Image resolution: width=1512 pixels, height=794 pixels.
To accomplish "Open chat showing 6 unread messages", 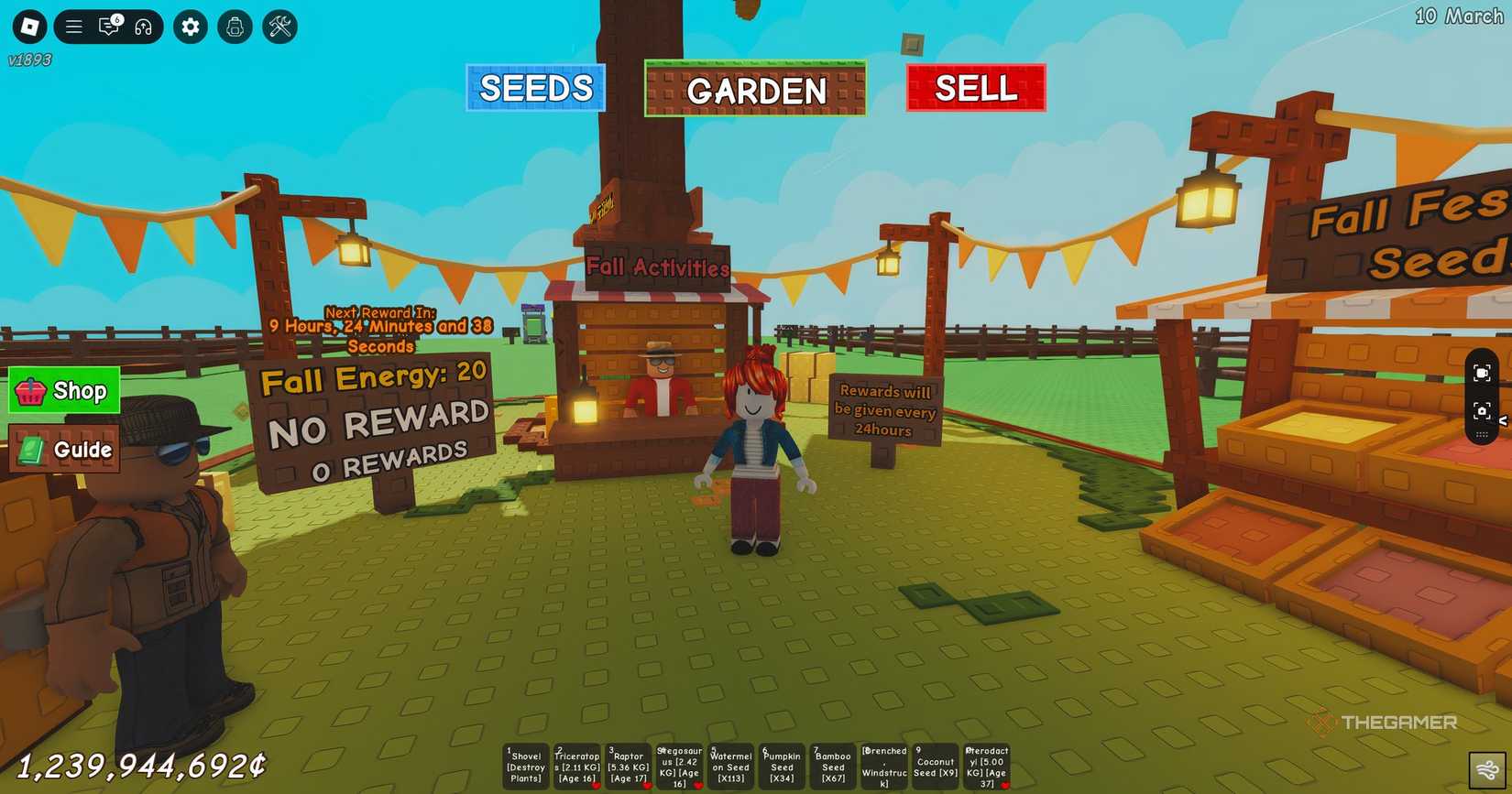I will pyautogui.click(x=109, y=27).
